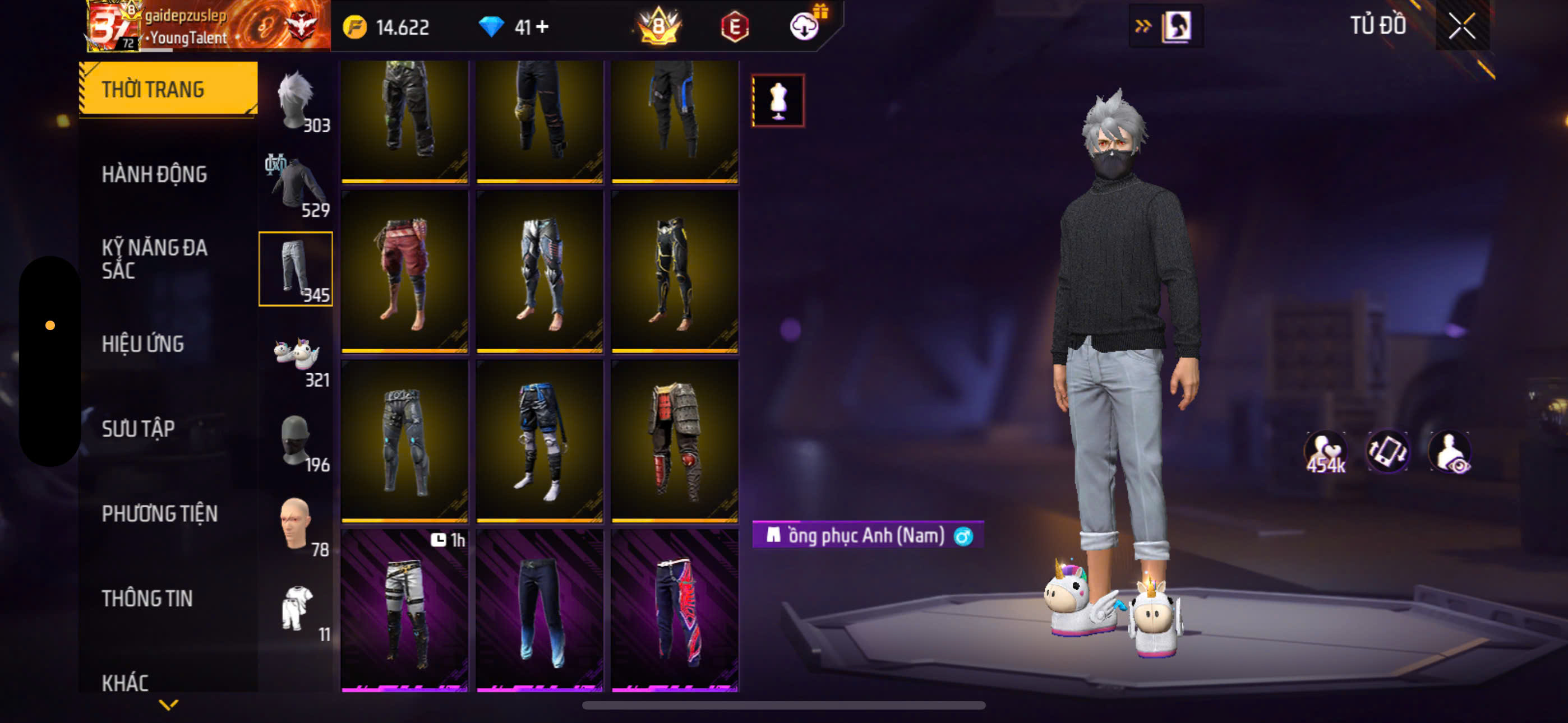Open the PHƯƠNG TIỆN tab

tap(159, 513)
